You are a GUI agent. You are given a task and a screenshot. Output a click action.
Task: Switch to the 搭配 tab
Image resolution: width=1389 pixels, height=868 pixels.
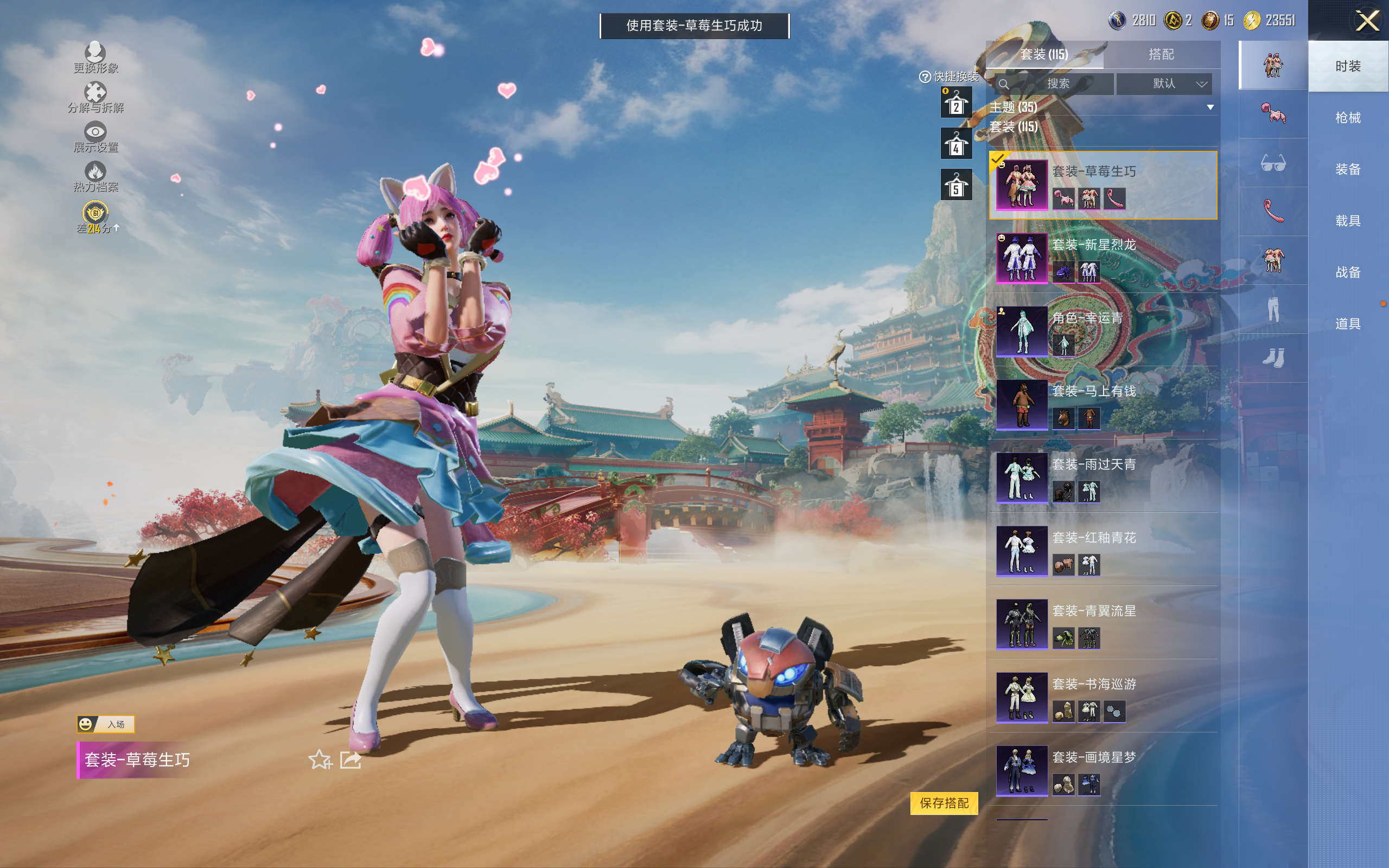[1161, 55]
